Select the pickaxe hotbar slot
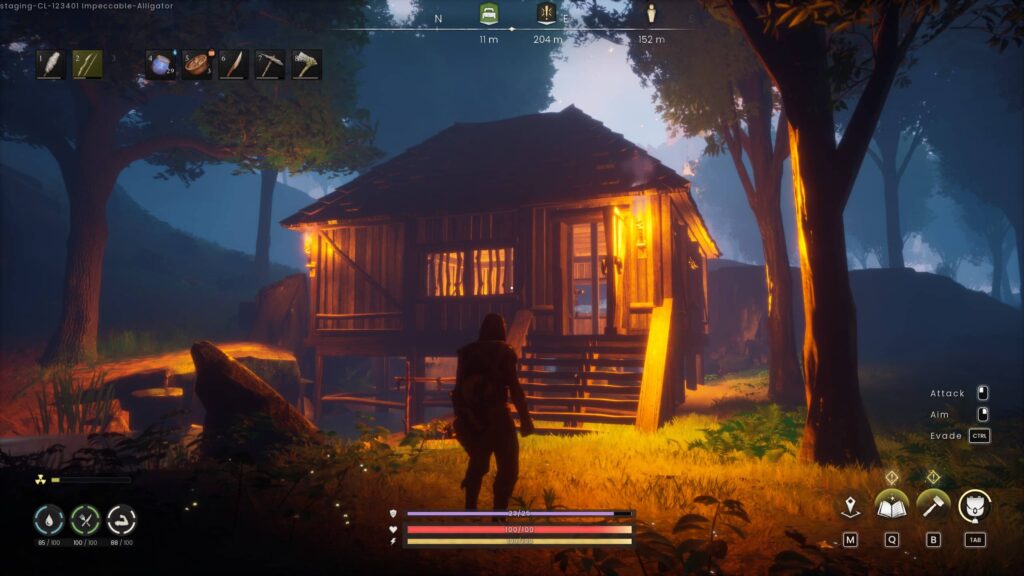Viewport: 1024px width, 576px height. pyautogui.click(x=270, y=65)
